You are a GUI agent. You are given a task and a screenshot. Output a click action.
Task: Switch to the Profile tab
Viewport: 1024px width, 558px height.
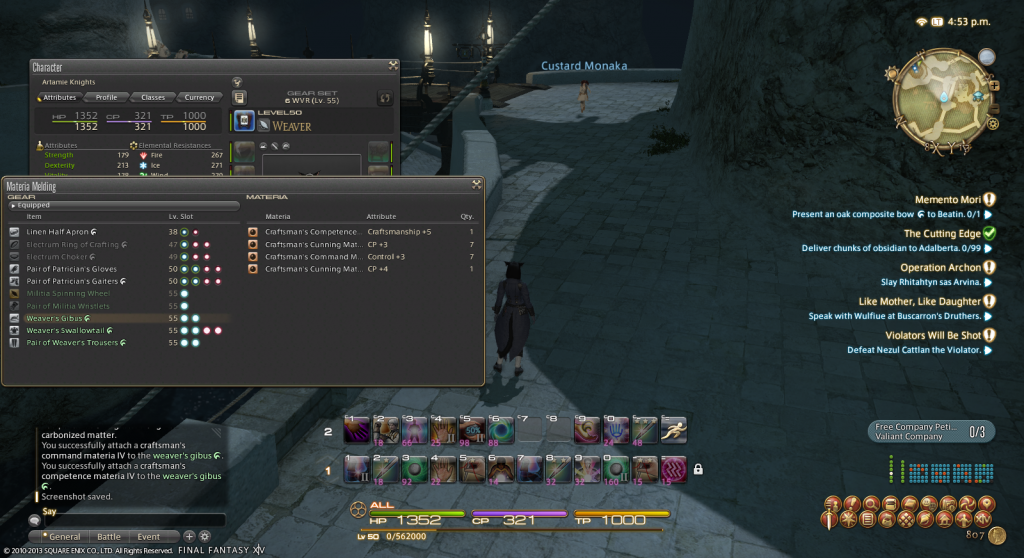pyautogui.click(x=106, y=97)
